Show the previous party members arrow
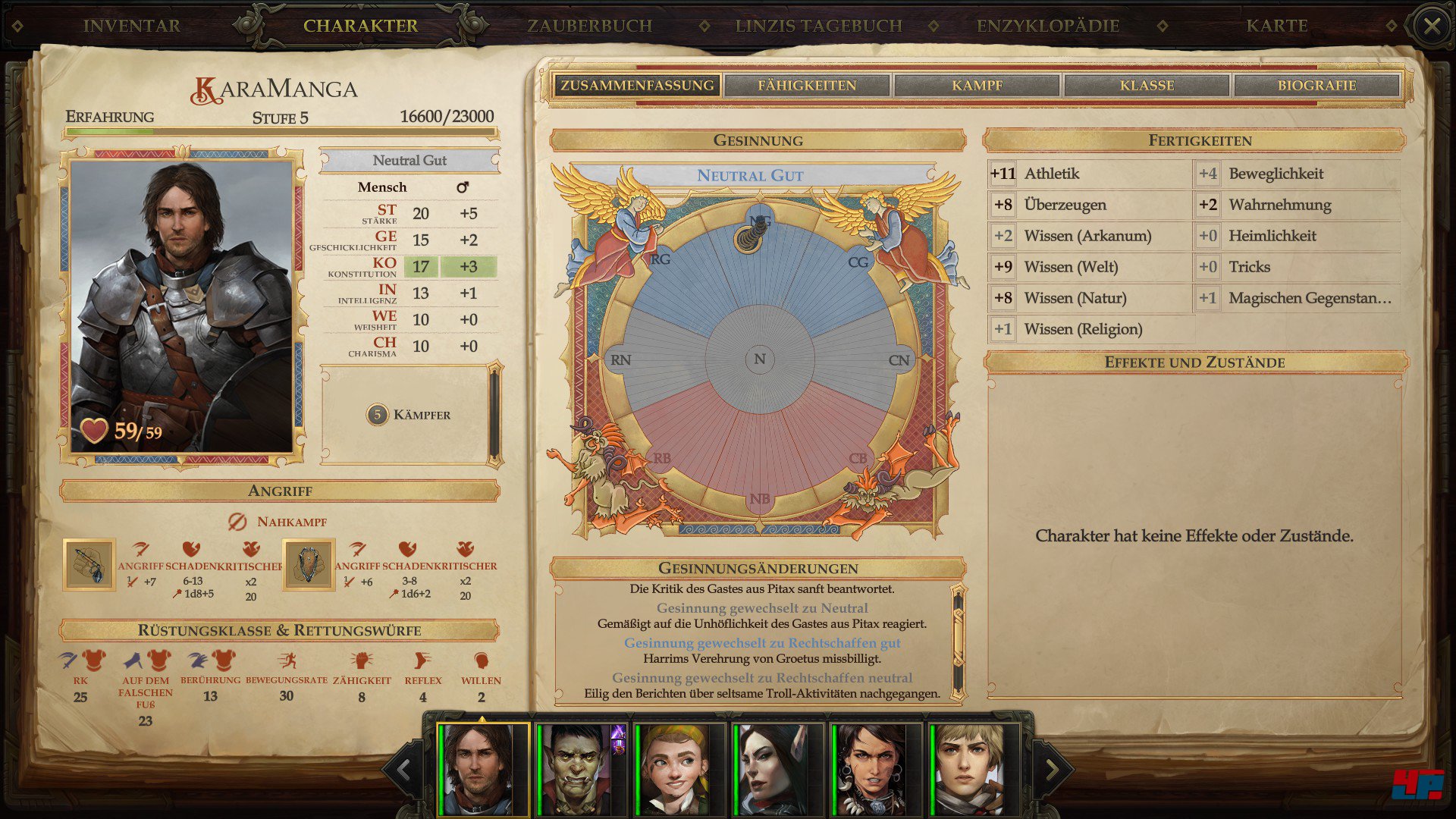The width and height of the screenshot is (1456, 819). (403, 770)
